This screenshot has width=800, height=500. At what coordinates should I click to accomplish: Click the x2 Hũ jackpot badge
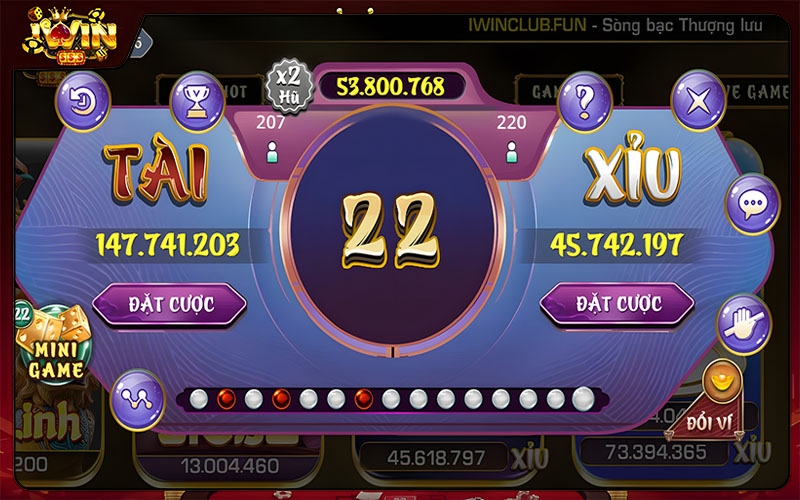click(289, 83)
